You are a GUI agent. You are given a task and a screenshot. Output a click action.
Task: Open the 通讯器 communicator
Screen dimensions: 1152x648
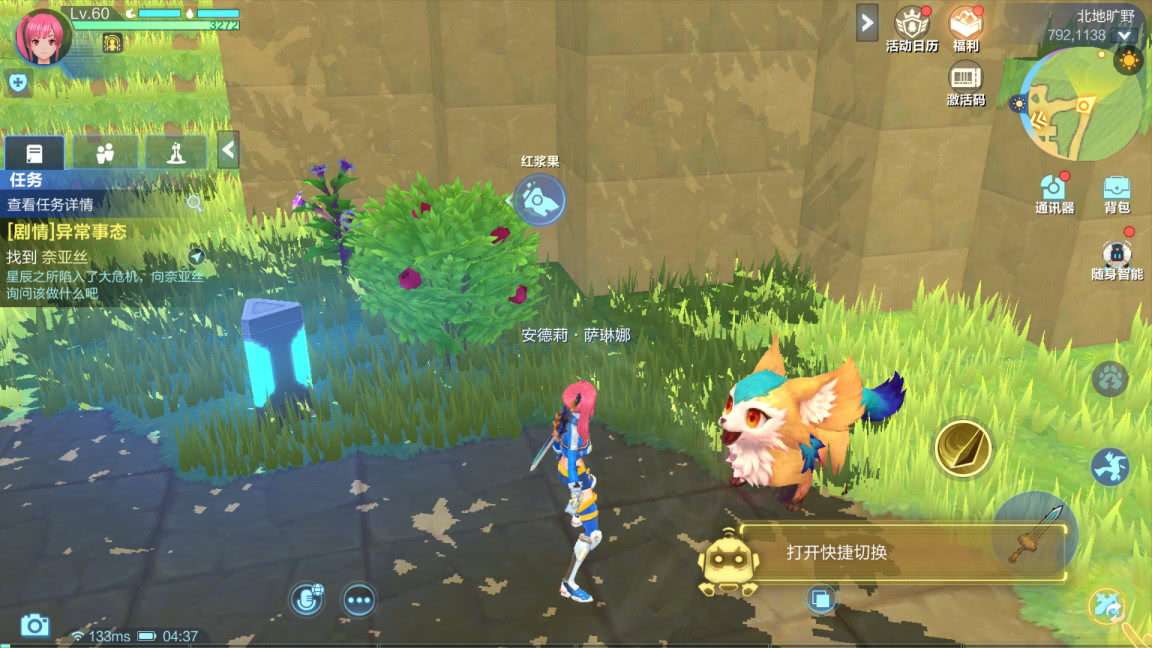point(1054,193)
